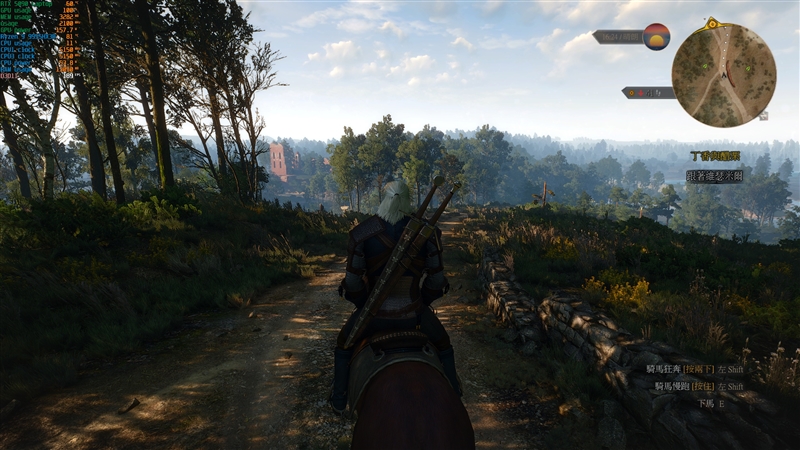Open the tracked quest title in yellow text
The height and width of the screenshot is (450, 800).
tap(715, 156)
